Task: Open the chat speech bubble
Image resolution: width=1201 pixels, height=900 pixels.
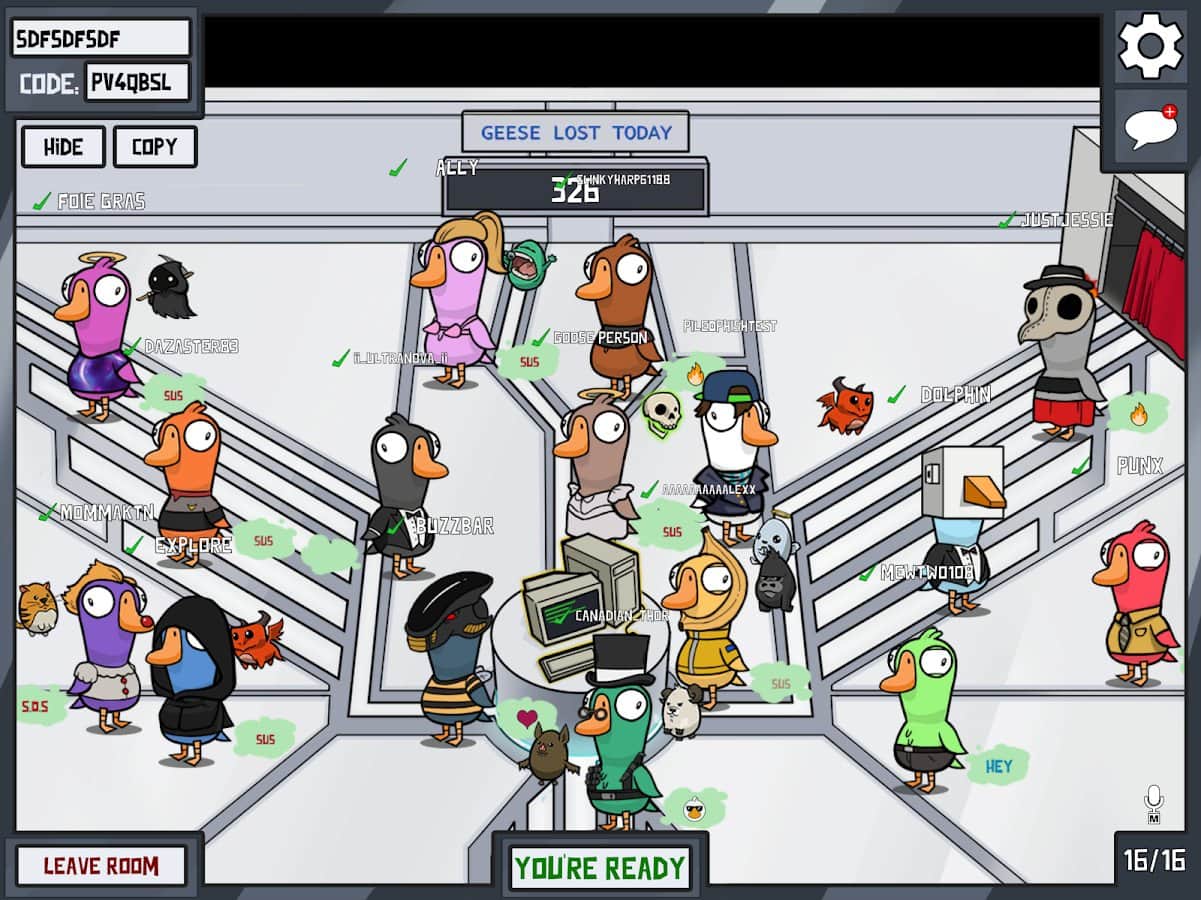Action: (1149, 129)
